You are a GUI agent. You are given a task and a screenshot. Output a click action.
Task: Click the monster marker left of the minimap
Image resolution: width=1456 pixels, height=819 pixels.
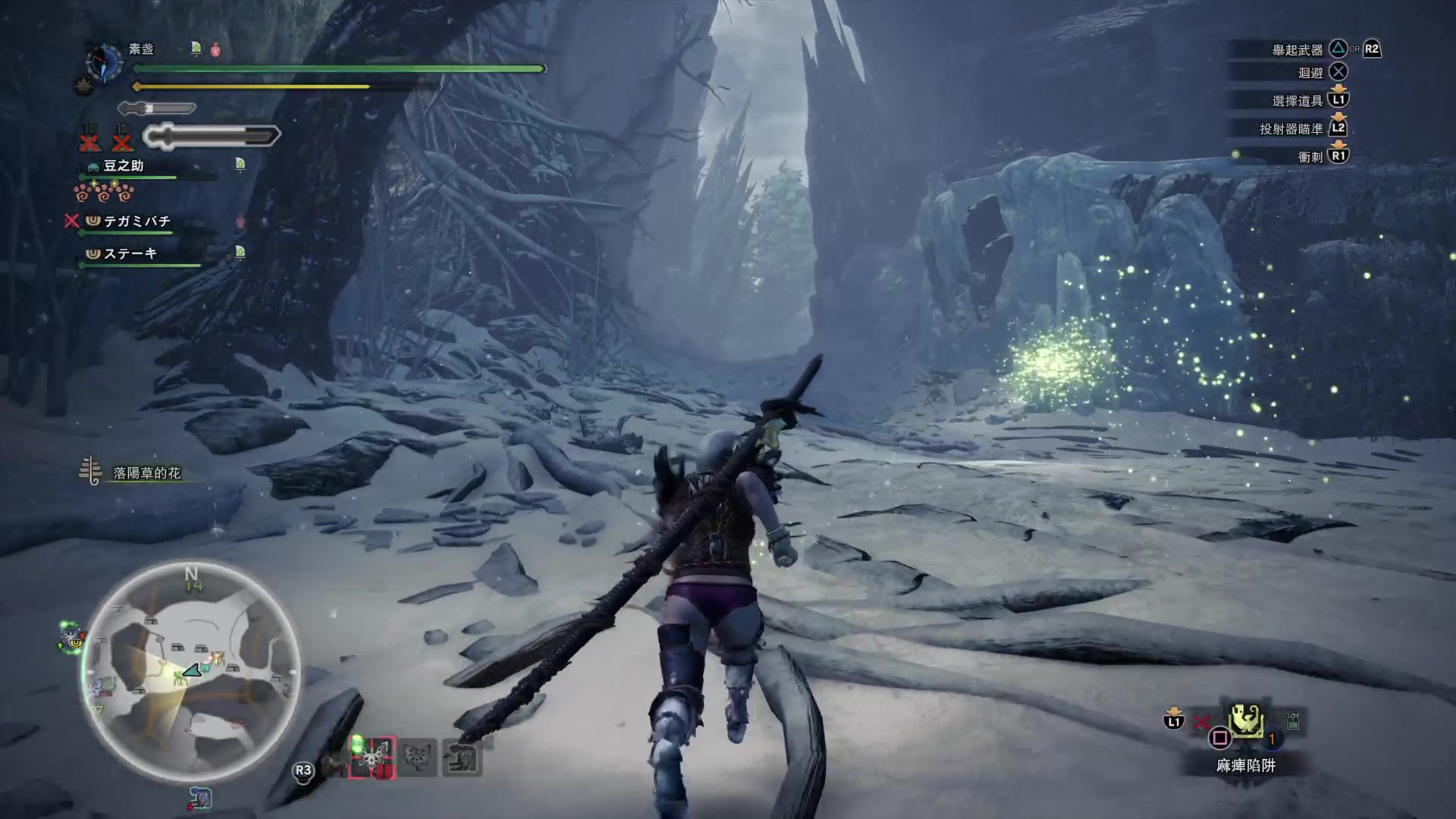[x=72, y=637]
